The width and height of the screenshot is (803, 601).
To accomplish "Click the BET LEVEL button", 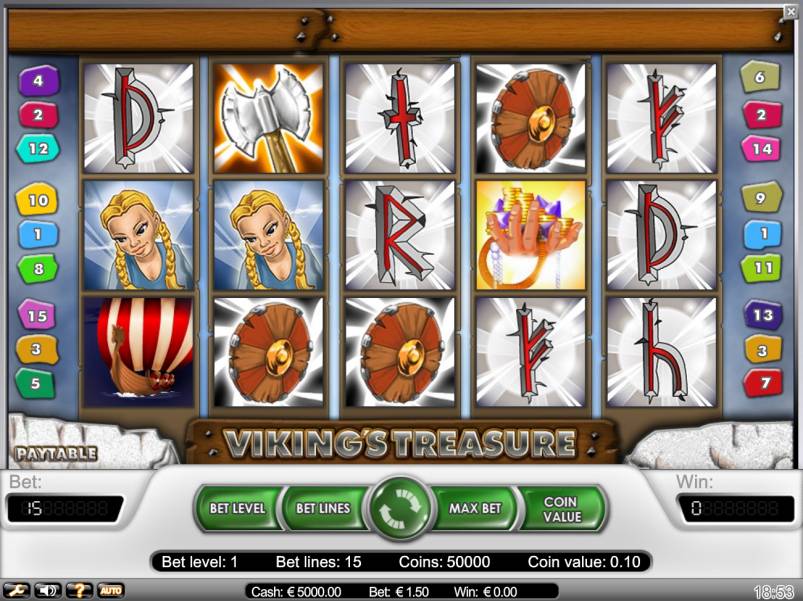I will (237, 508).
